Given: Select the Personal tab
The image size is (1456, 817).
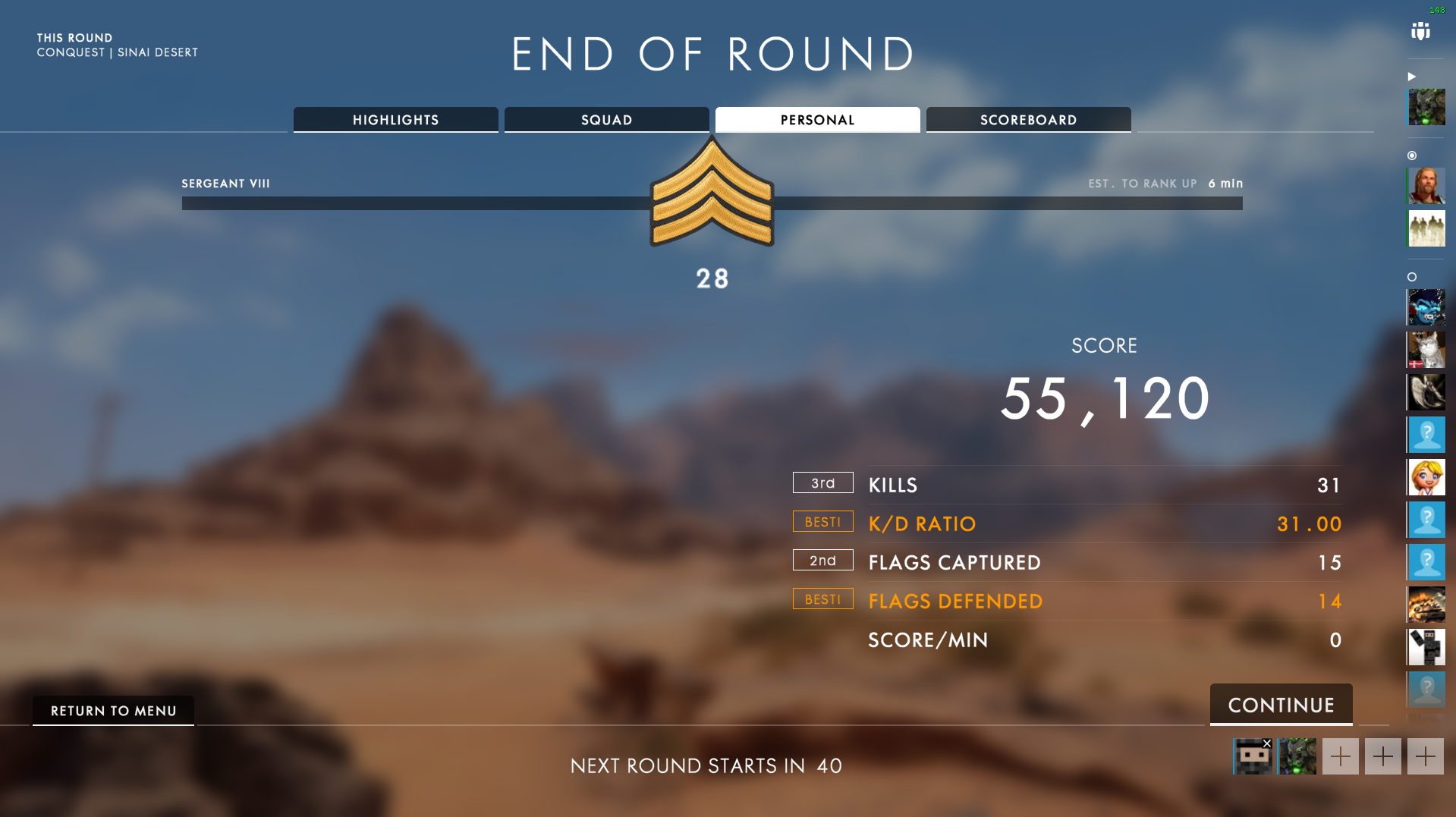Looking at the screenshot, I should click(x=817, y=120).
